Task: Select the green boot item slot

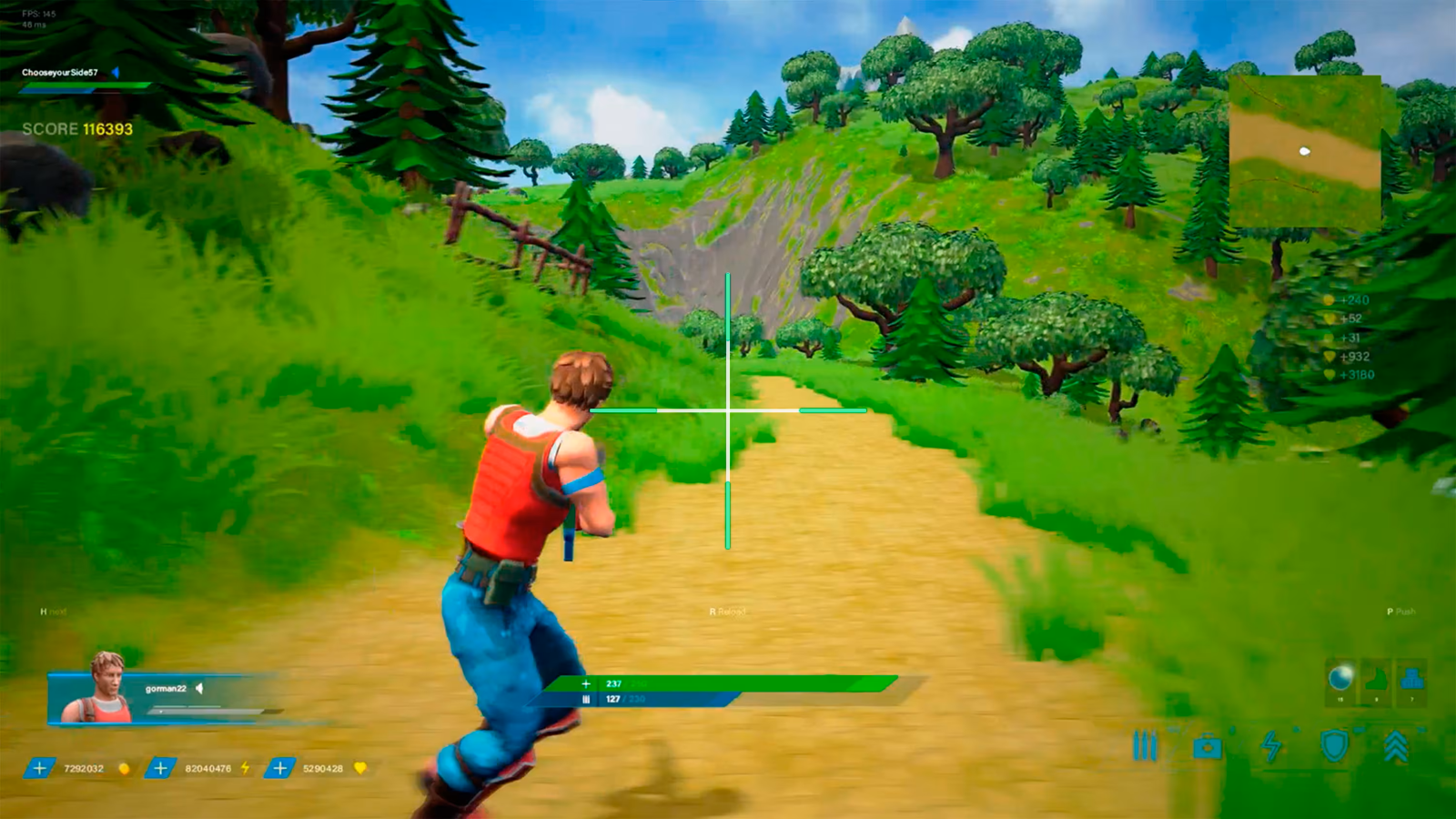Action: click(x=1376, y=679)
